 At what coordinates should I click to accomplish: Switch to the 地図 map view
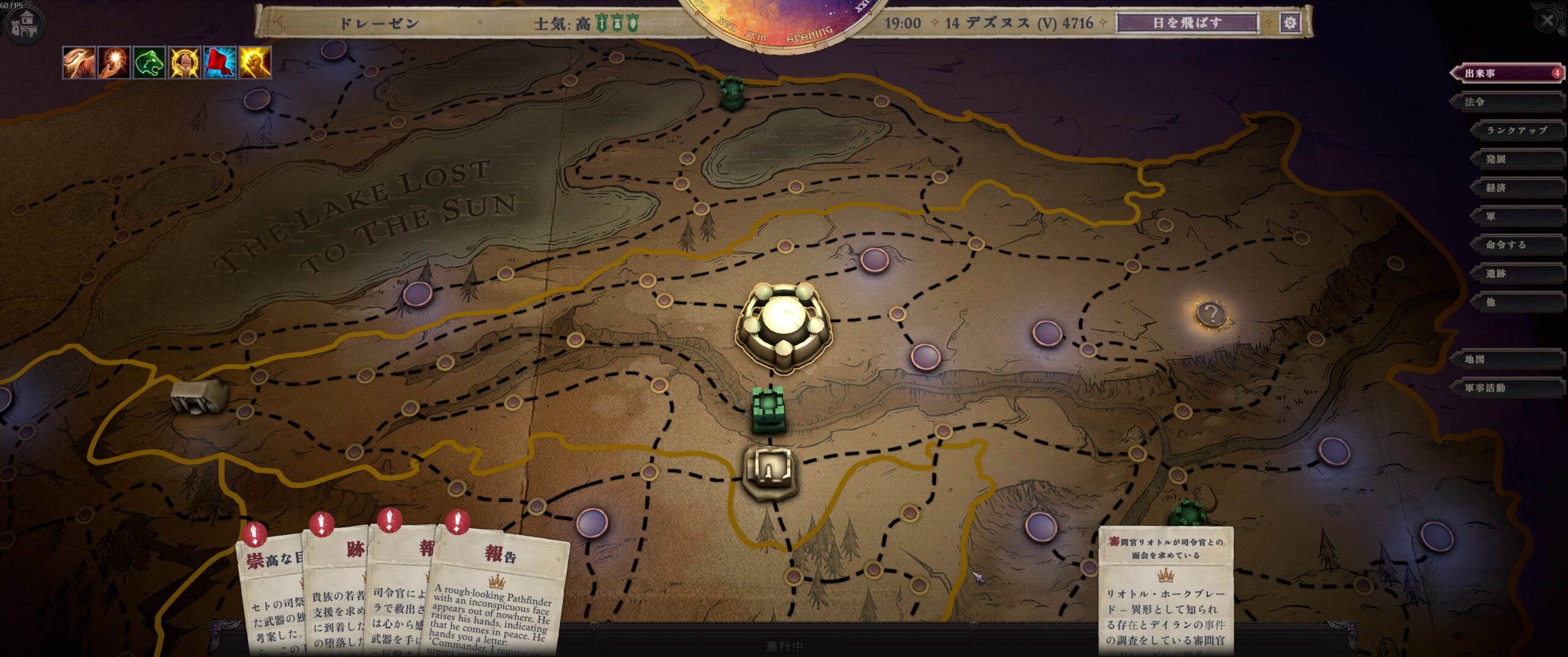(1507, 360)
